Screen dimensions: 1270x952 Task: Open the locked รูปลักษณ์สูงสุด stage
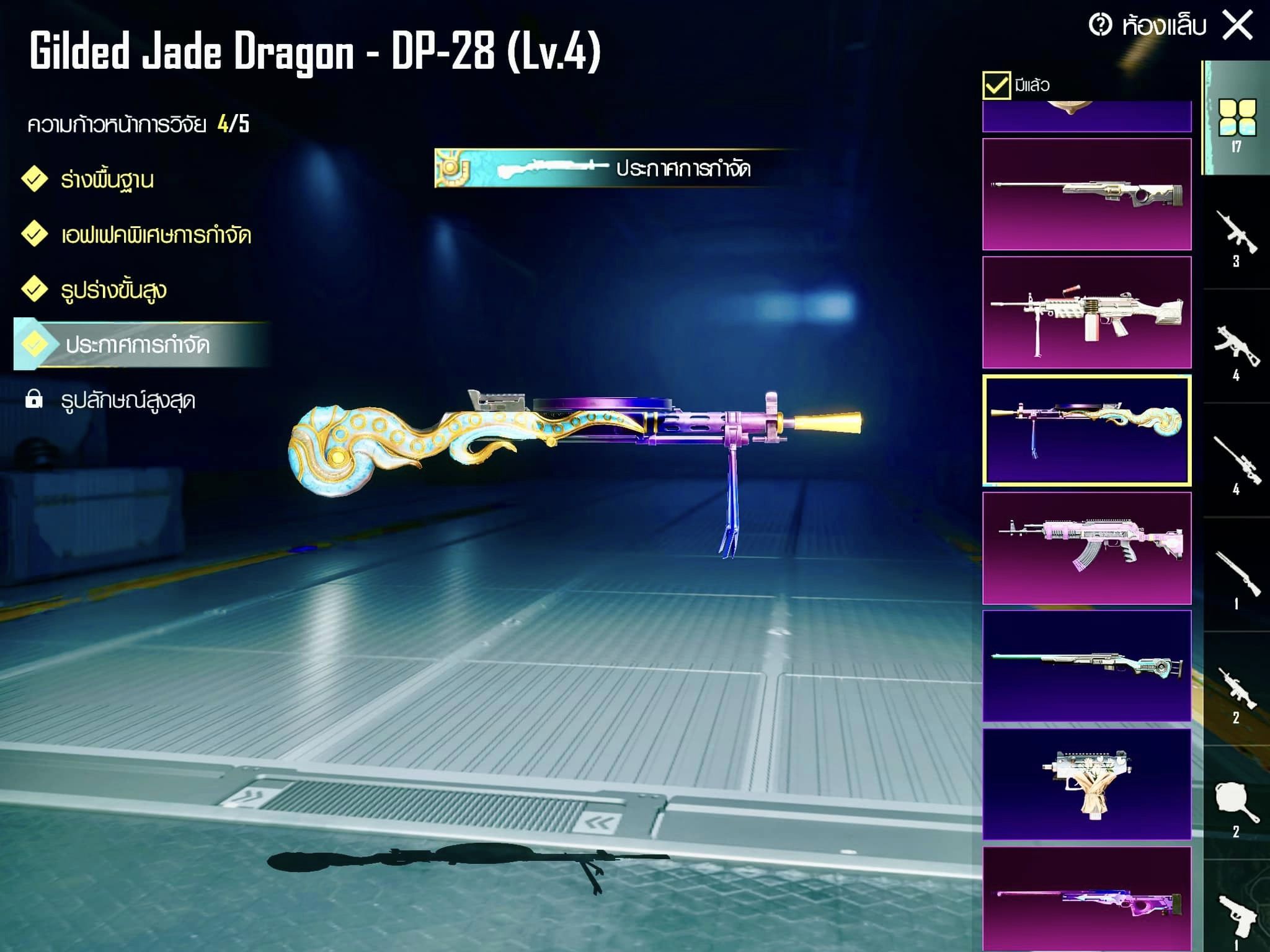127,400
